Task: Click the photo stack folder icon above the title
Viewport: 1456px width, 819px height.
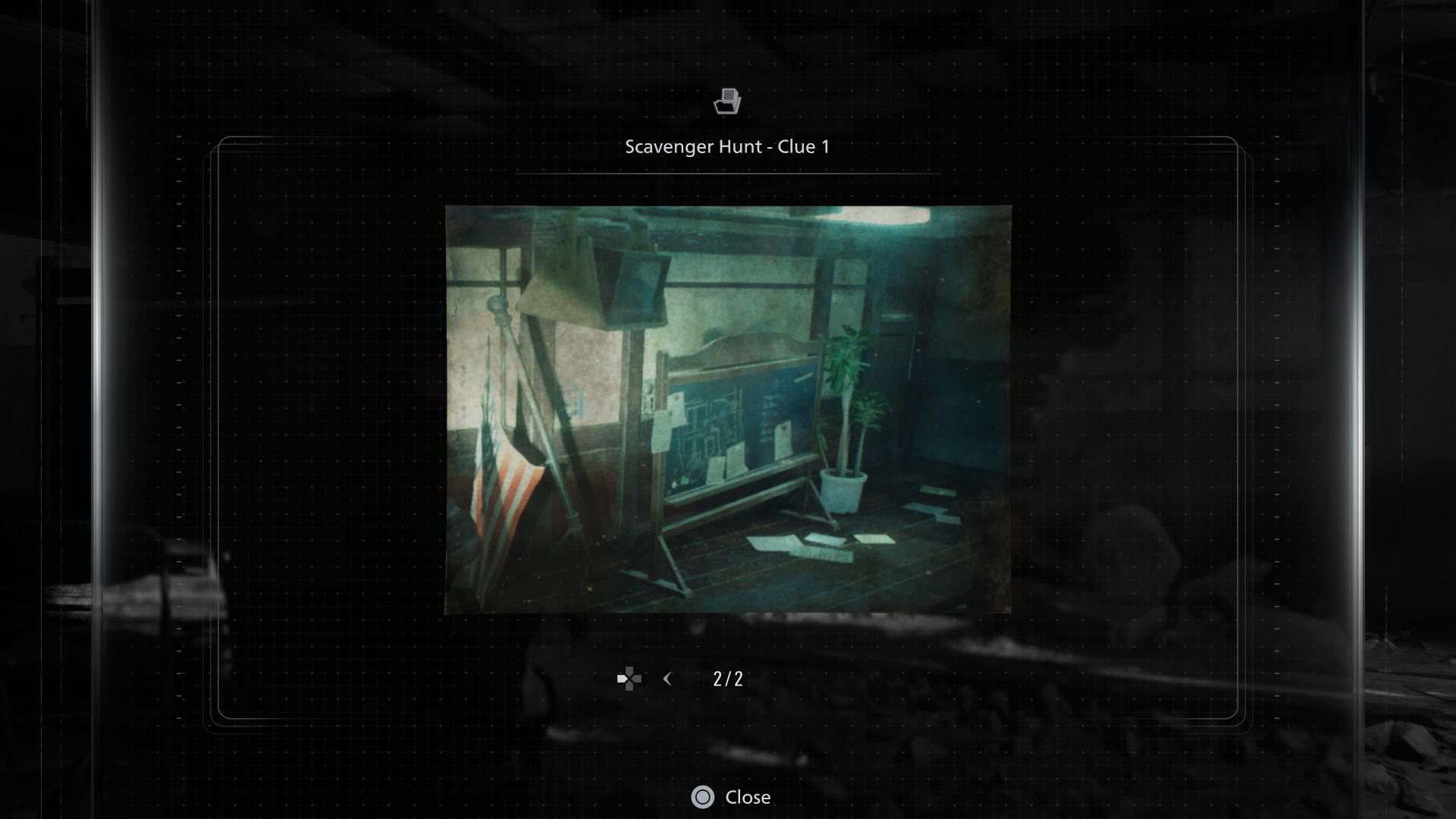Action: point(727,102)
